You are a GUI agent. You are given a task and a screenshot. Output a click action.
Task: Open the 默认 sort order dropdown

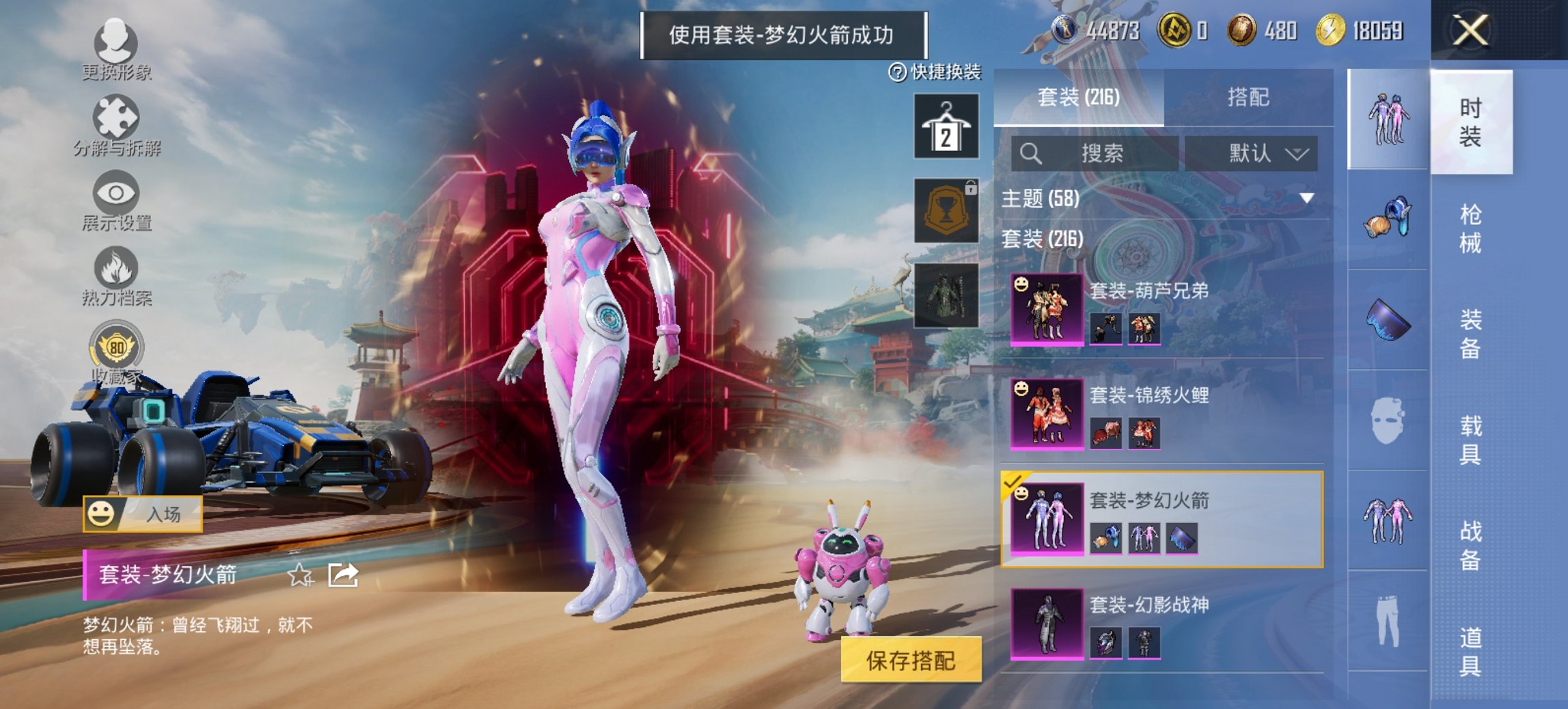(x=1261, y=154)
